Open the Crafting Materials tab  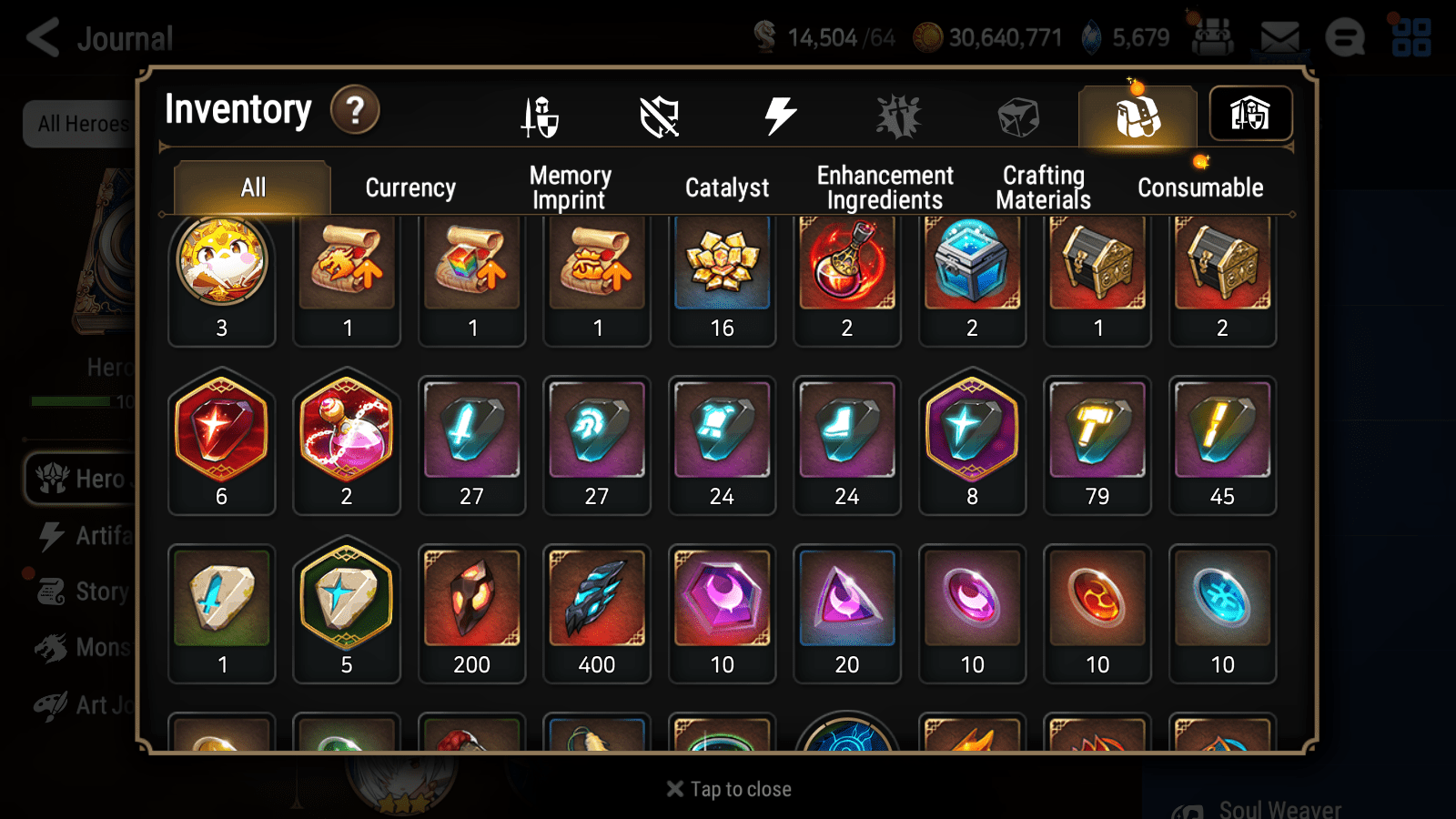click(1043, 187)
